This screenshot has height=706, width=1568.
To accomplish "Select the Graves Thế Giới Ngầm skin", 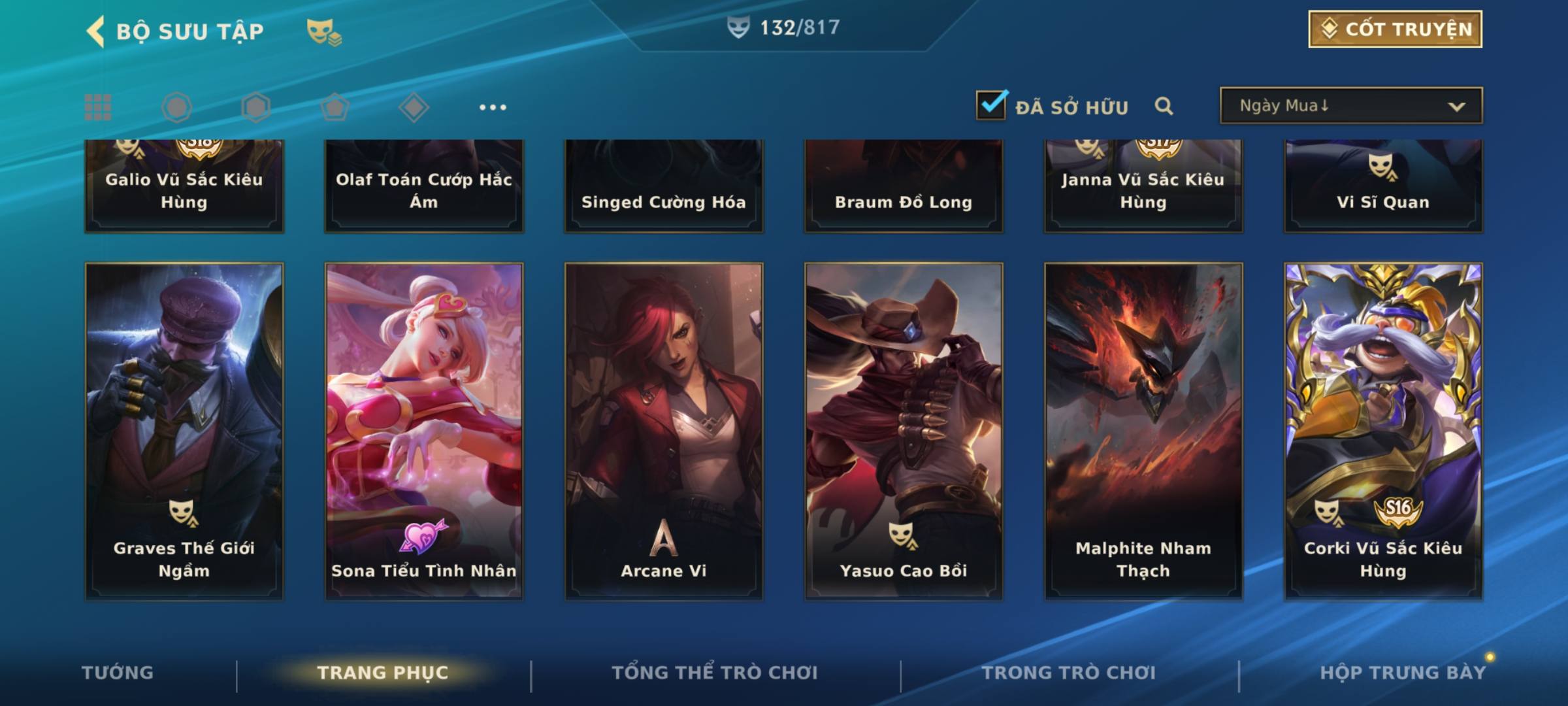I will (x=184, y=431).
